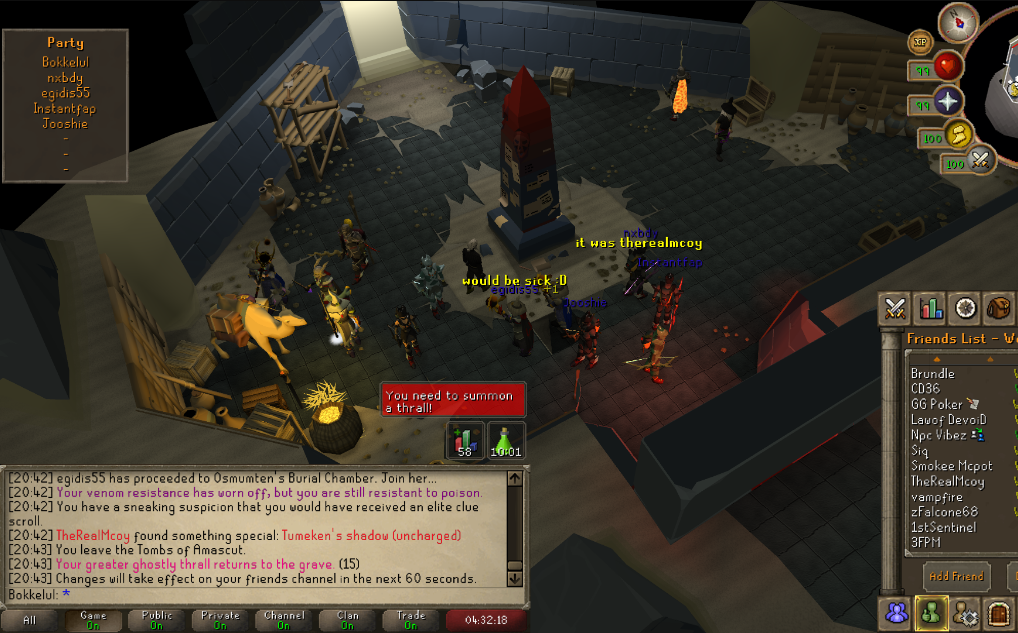Open the Combat Options tab

[894, 308]
